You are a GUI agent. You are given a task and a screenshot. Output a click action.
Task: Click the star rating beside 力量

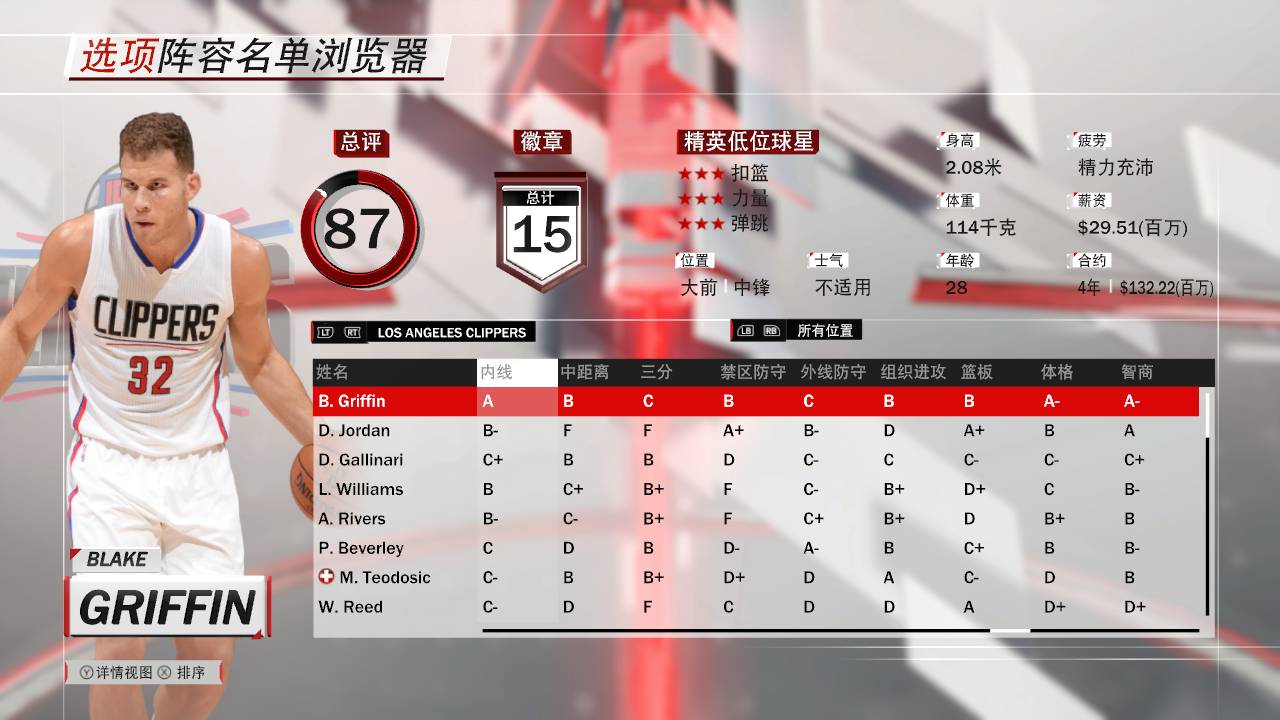(700, 199)
